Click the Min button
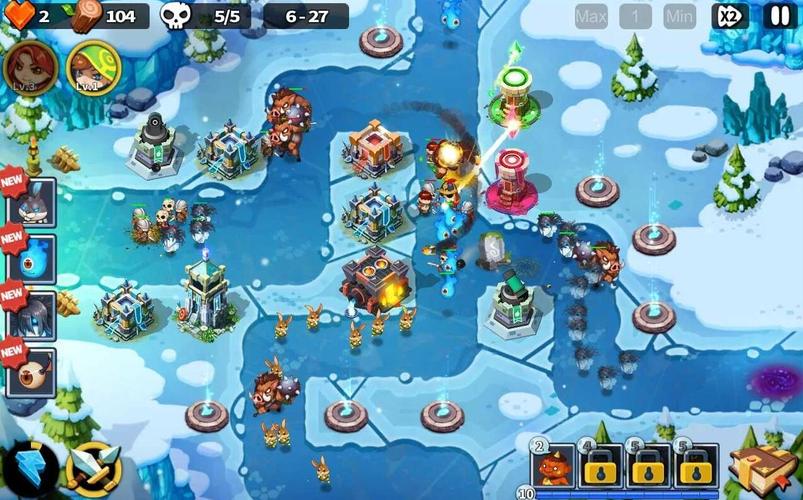 [x=680, y=16]
